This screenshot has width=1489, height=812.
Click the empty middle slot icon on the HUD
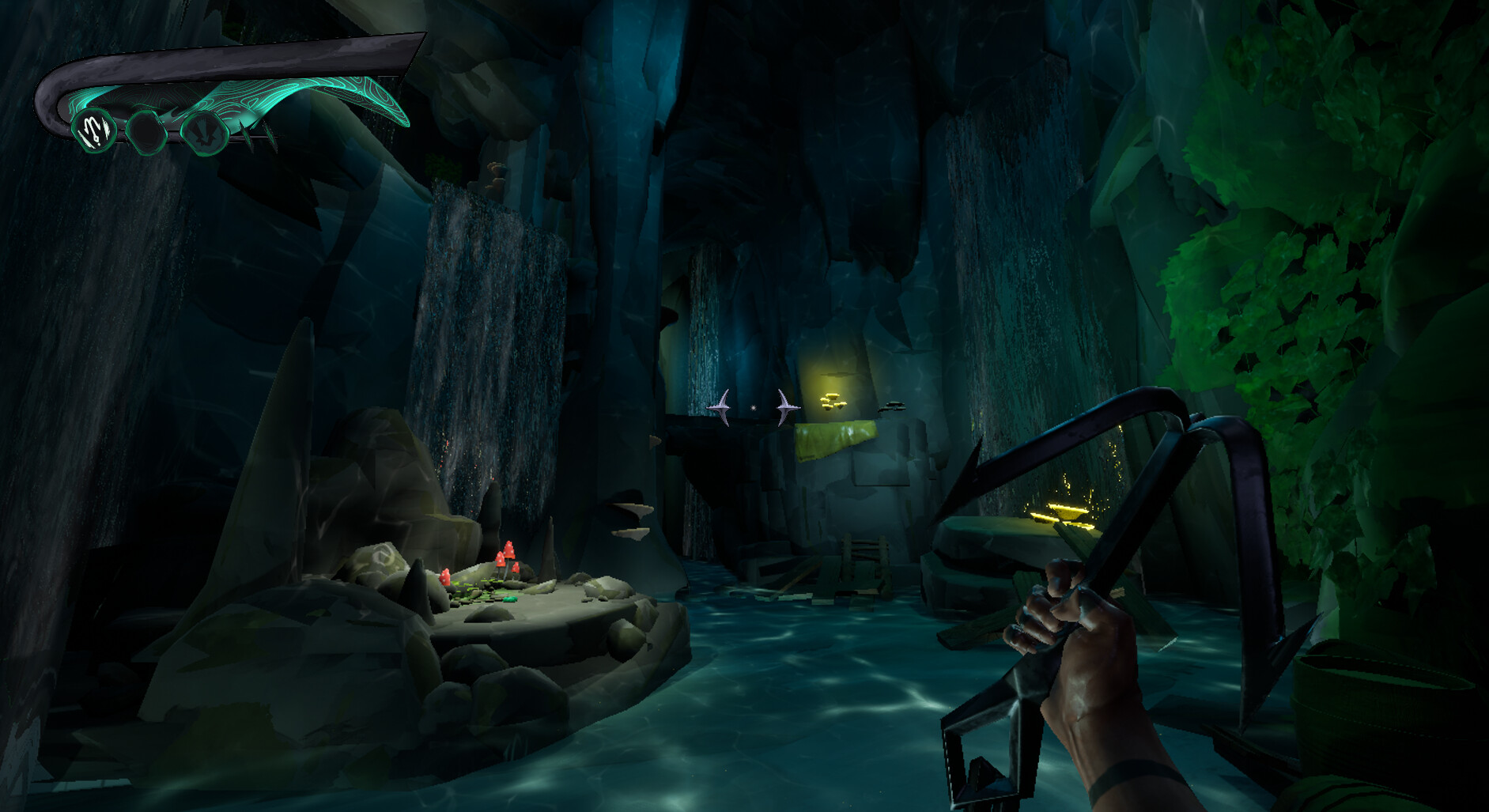(x=146, y=132)
